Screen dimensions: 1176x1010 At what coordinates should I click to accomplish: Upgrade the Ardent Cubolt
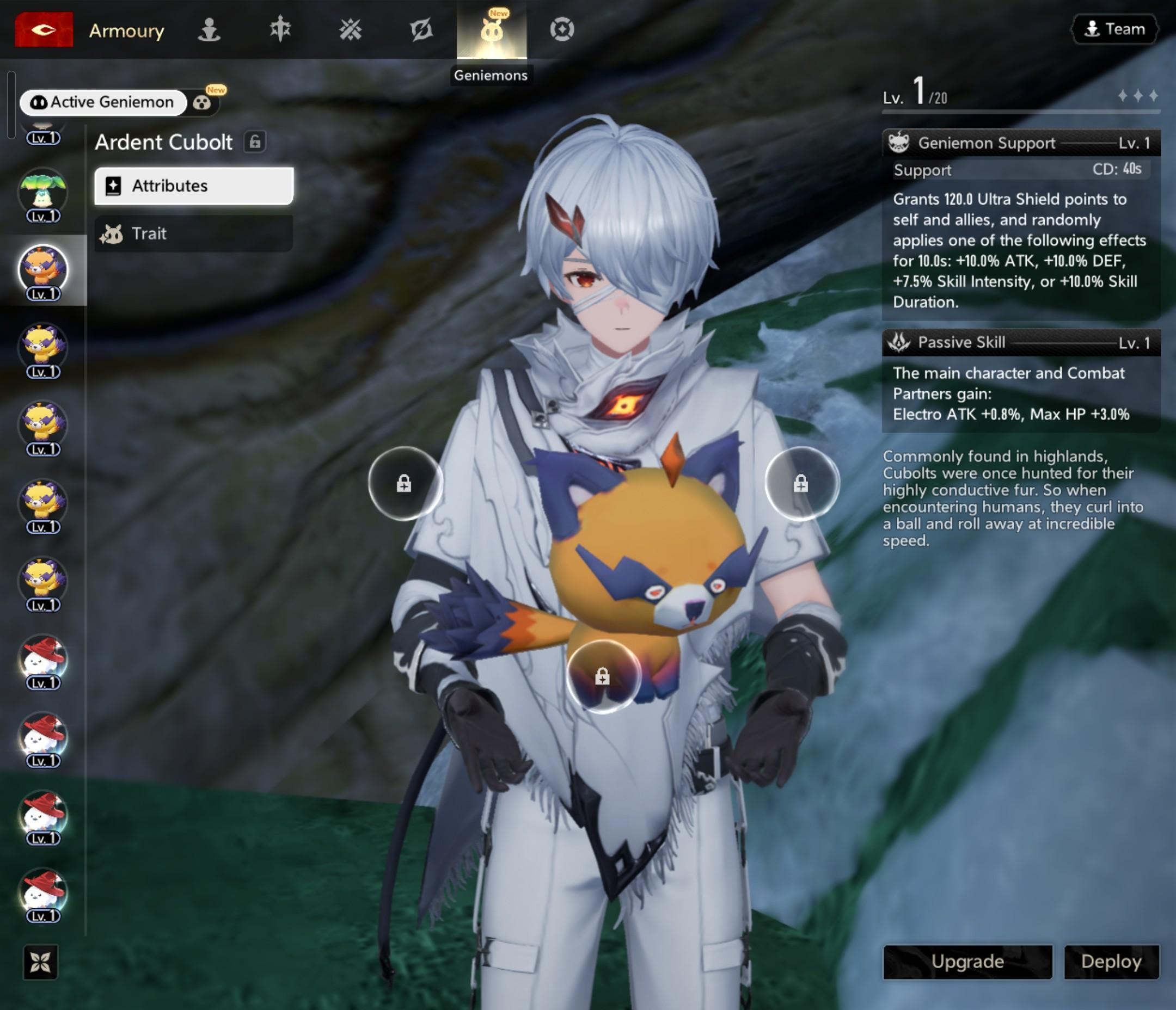[967, 961]
